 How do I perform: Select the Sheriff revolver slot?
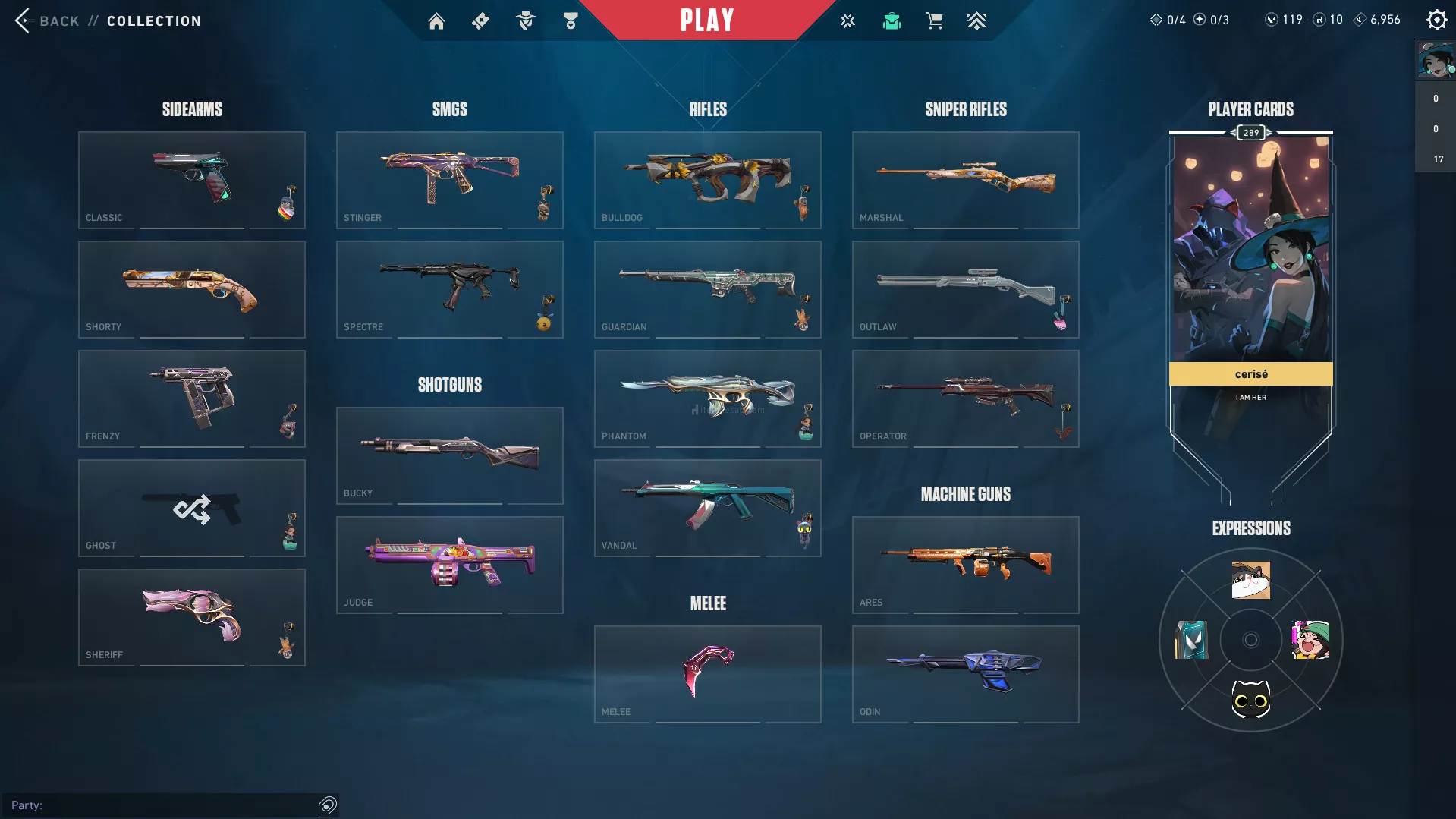191,617
